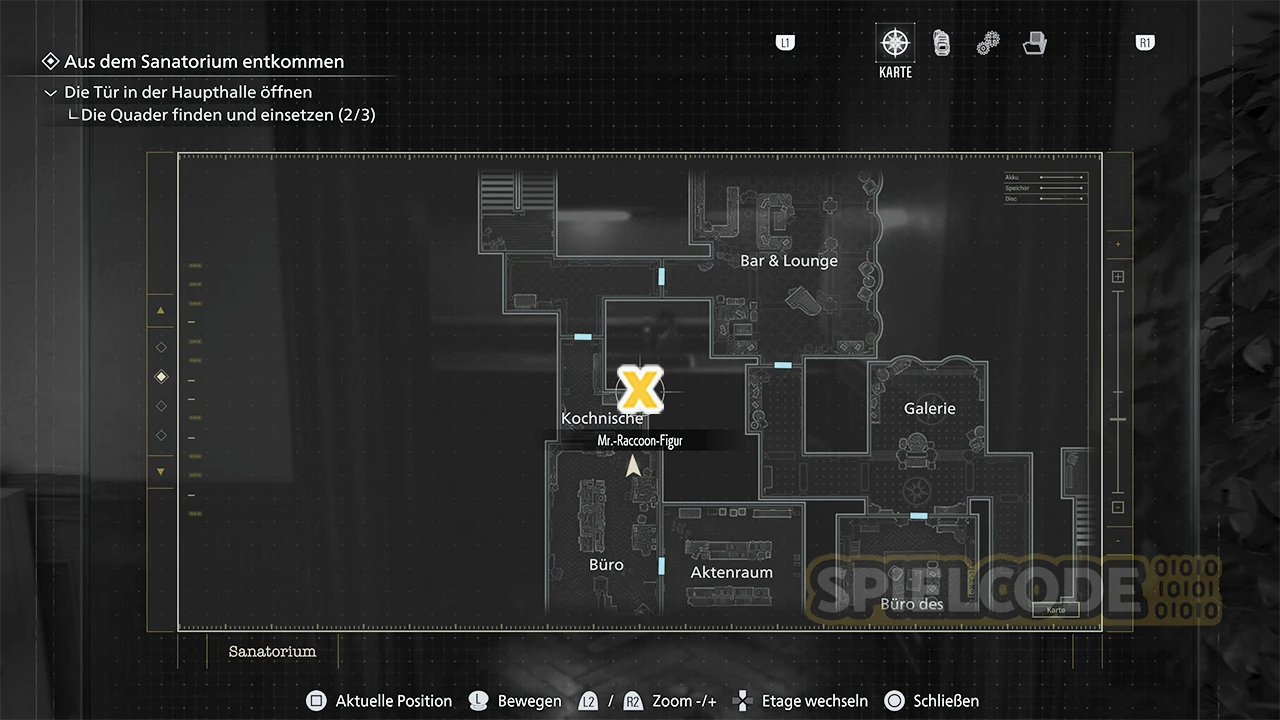Select the Karte compass tab

pos(895,44)
